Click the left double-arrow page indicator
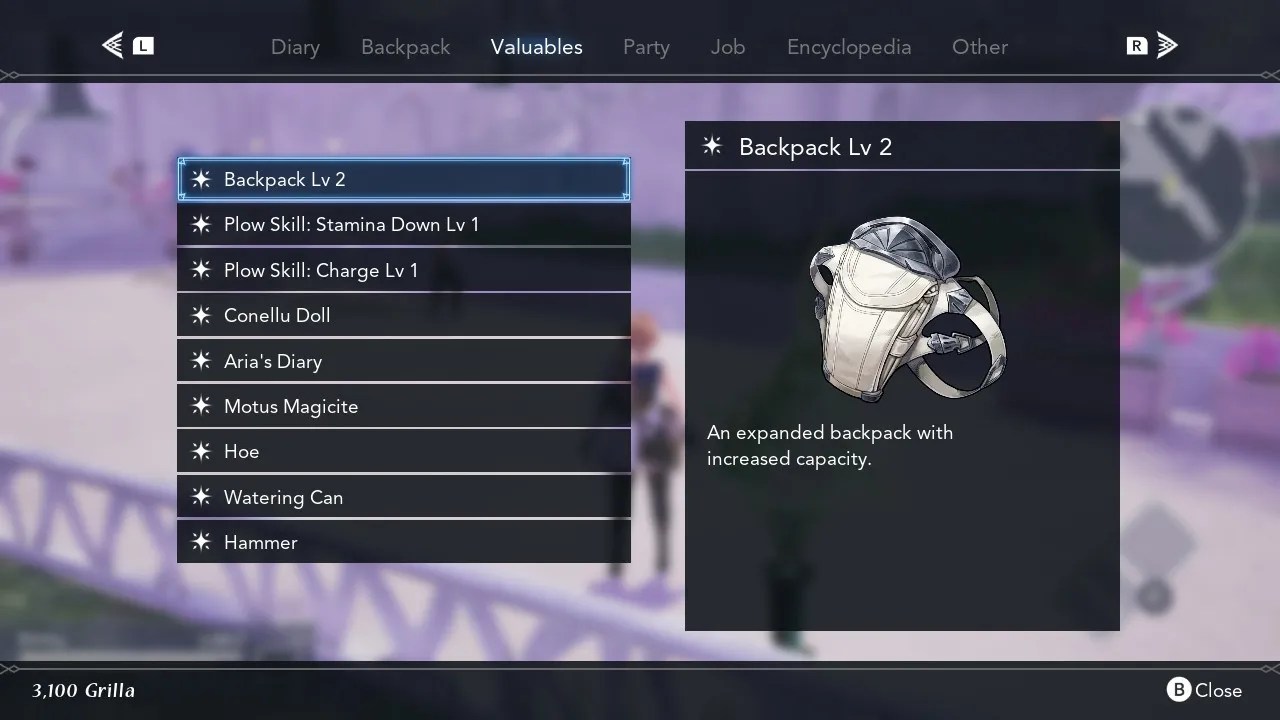Image resolution: width=1280 pixels, height=720 pixels. (112, 45)
